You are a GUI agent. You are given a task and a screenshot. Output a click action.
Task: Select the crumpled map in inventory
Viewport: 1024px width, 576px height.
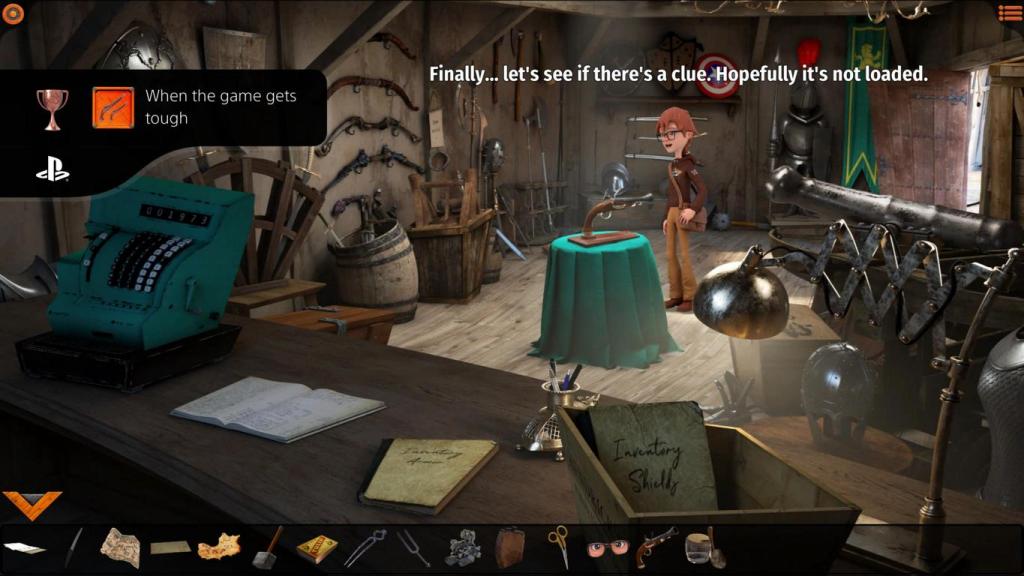pyautogui.click(x=120, y=547)
